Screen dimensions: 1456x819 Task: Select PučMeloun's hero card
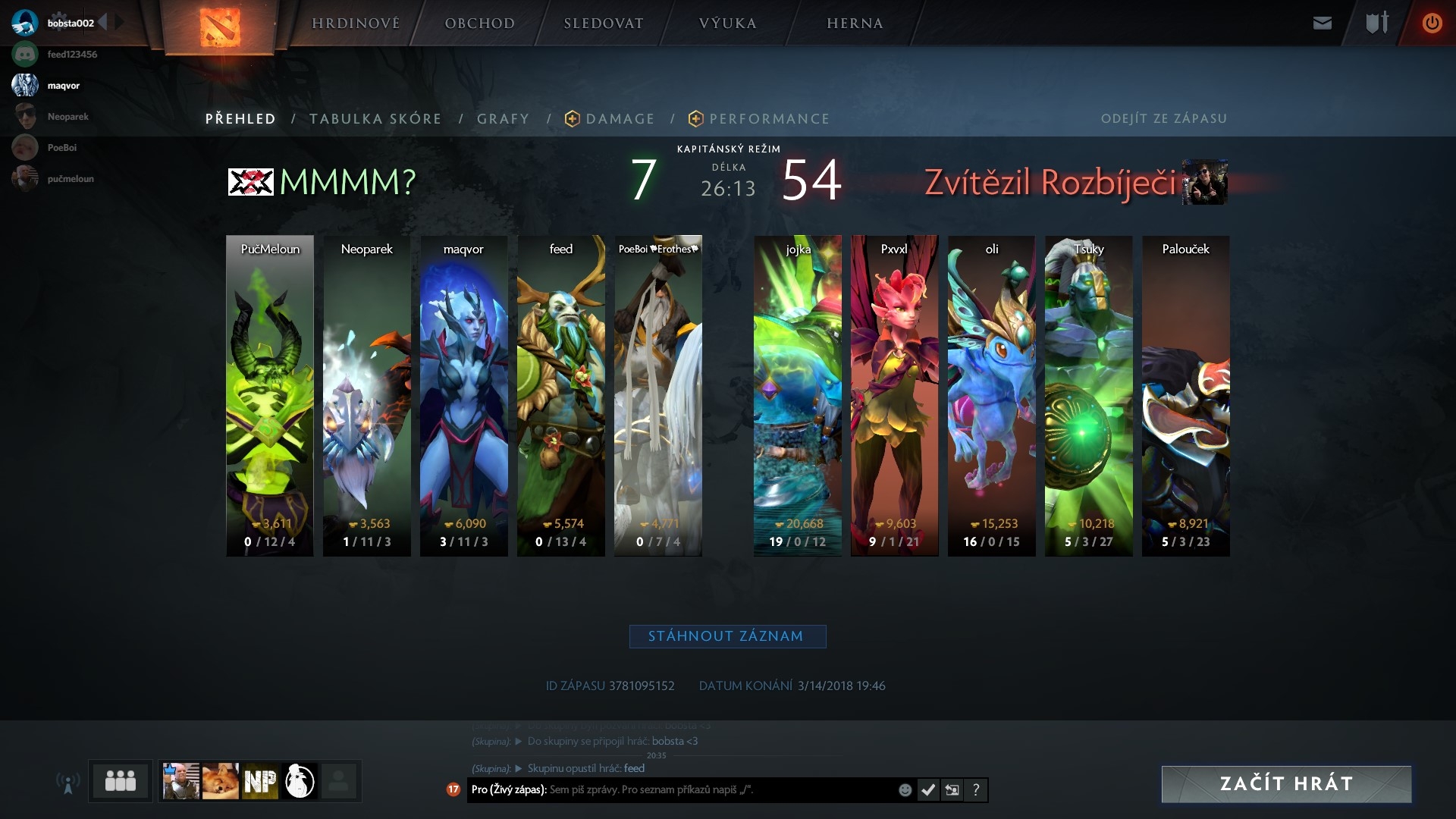pos(270,395)
